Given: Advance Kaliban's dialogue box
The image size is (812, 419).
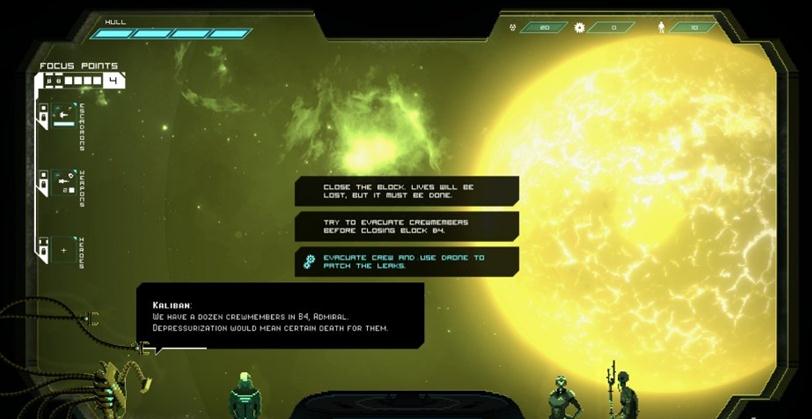Looking at the screenshot, I should pos(280,318).
